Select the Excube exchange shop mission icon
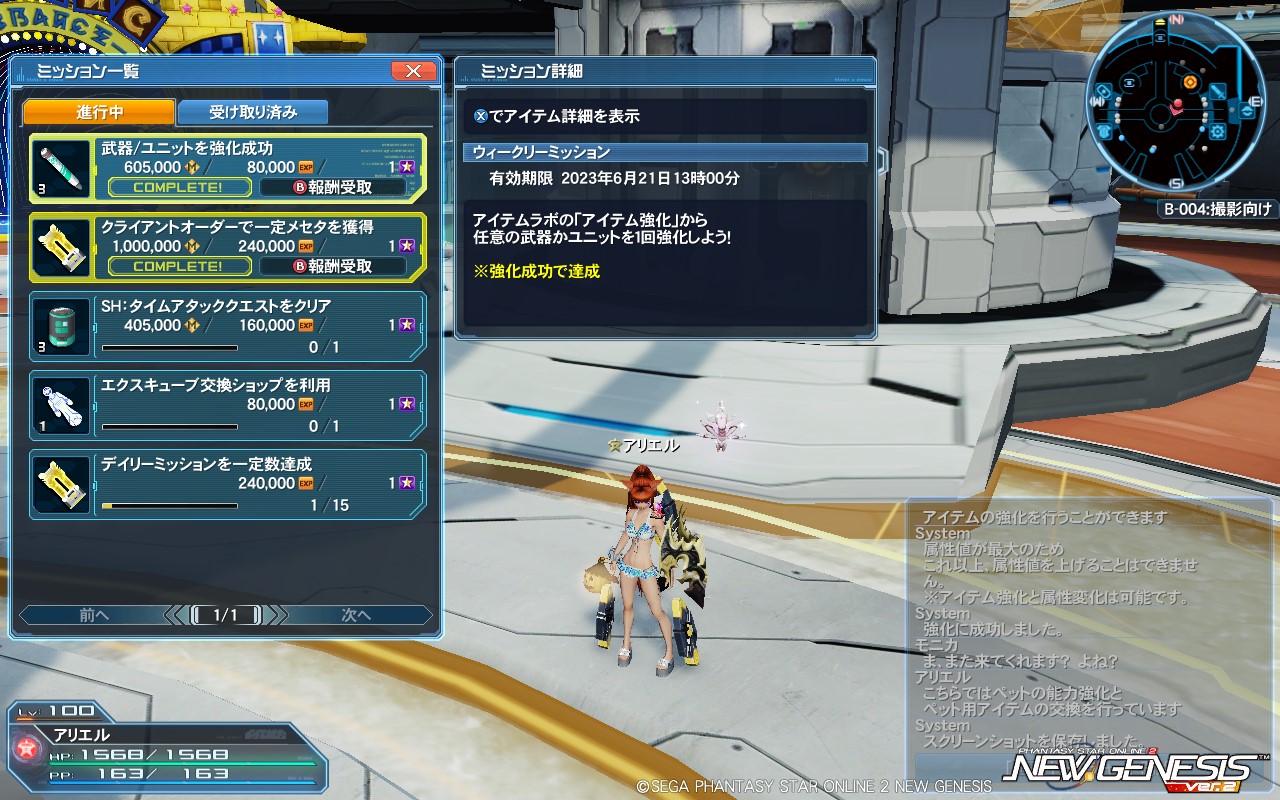The width and height of the screenshot is (1280, 800). (x=60, y=405)
